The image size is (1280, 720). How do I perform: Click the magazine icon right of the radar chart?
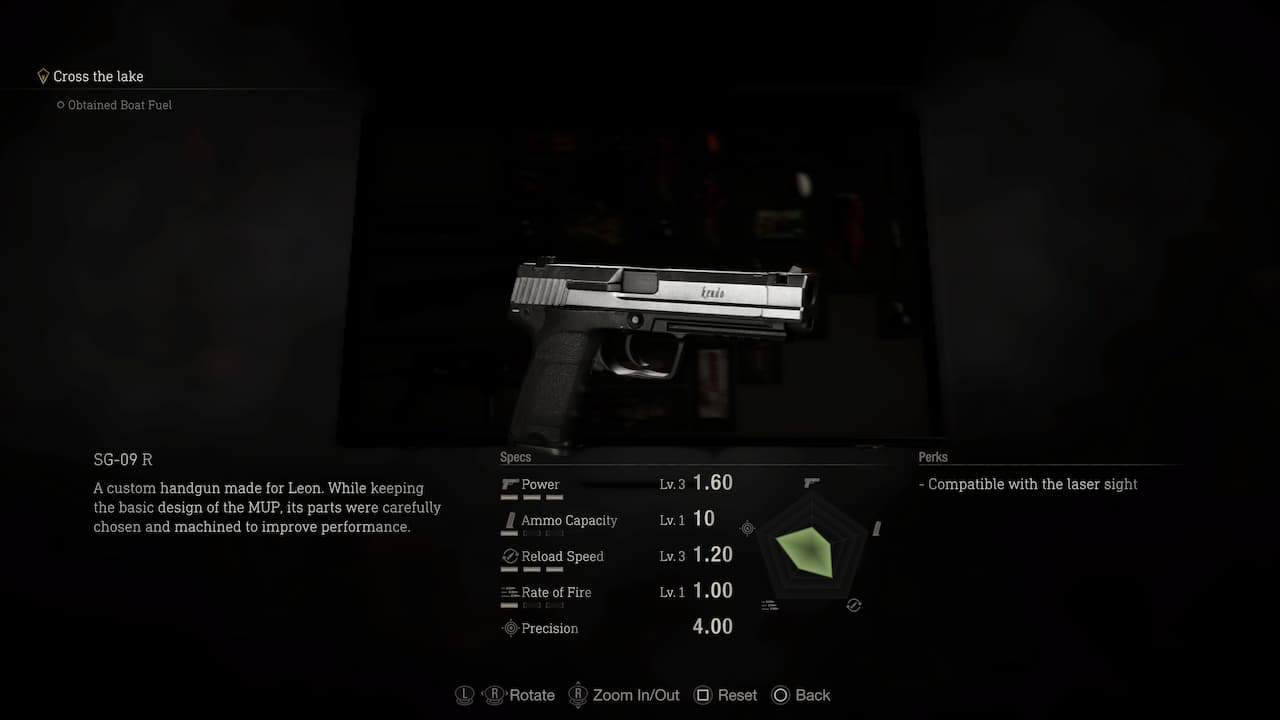coord(877,527)
